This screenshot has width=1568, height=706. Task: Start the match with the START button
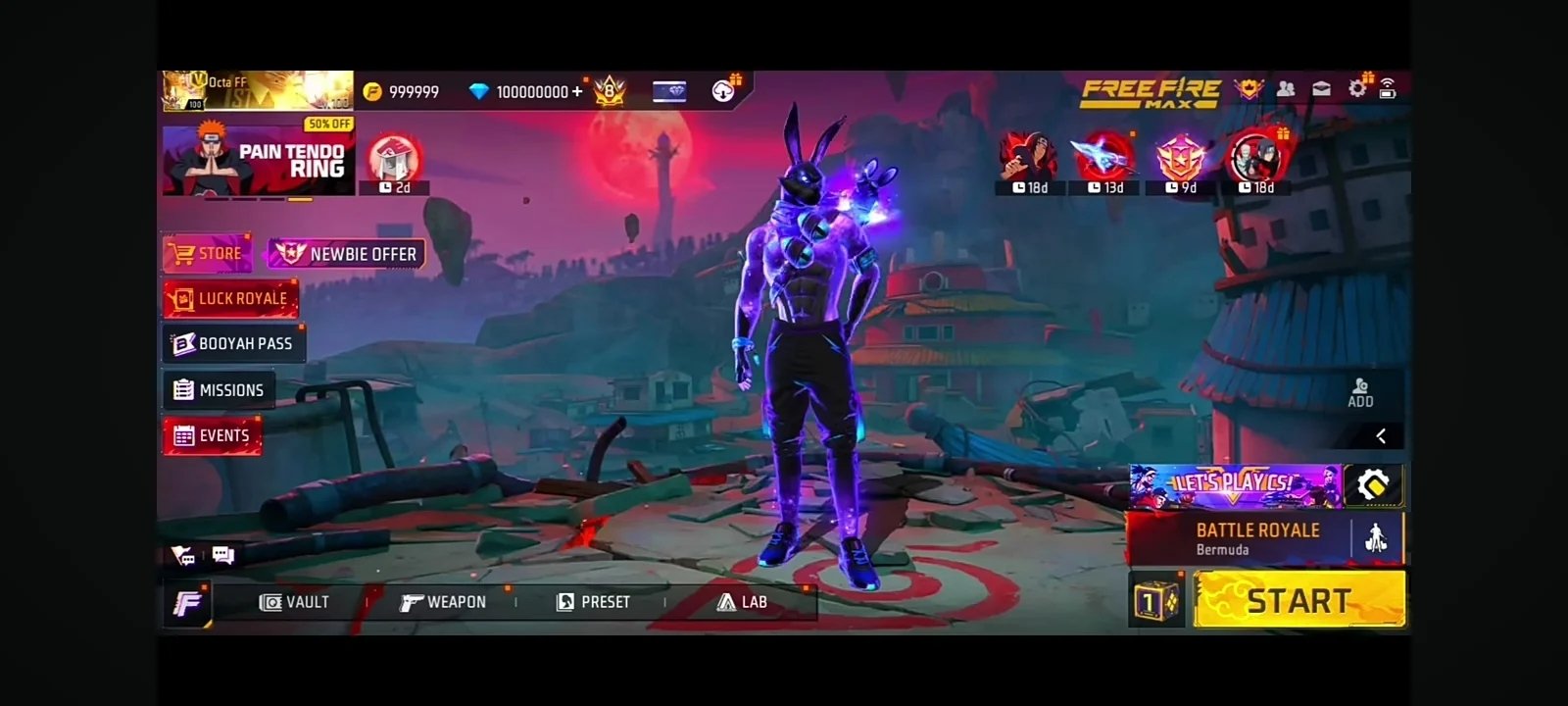click(x=1299, y=599)
